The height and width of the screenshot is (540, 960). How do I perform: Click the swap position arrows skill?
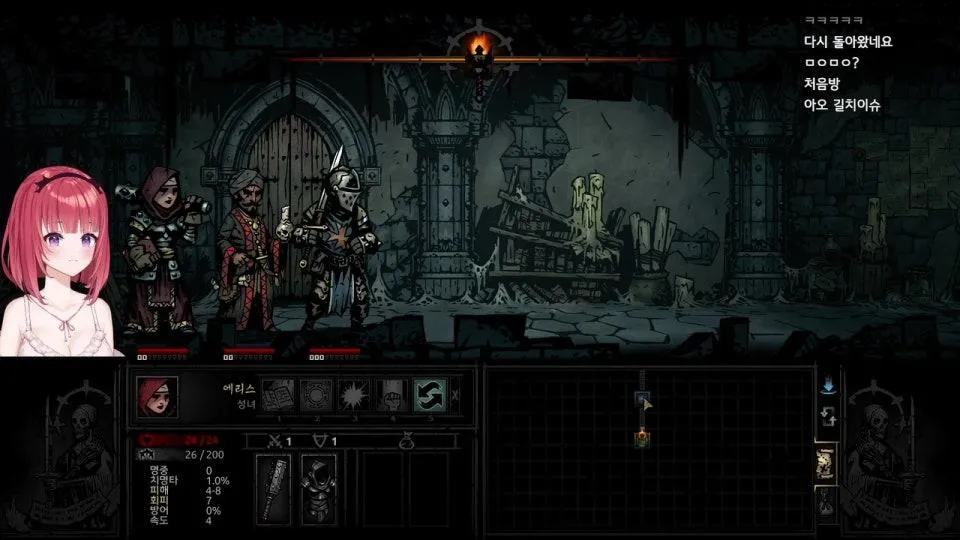click(430, 394)
